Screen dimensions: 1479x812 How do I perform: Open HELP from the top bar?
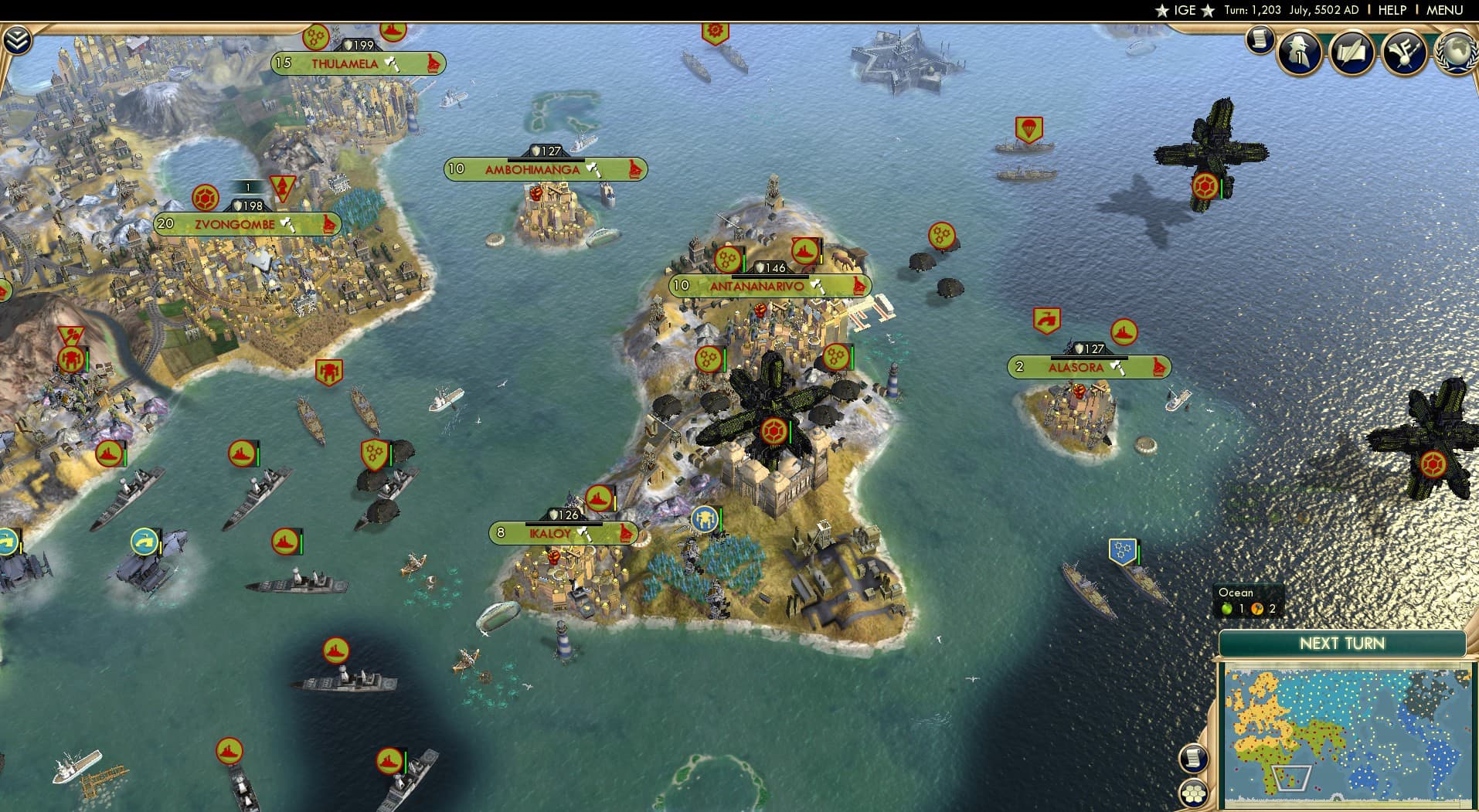point(1392,10)
